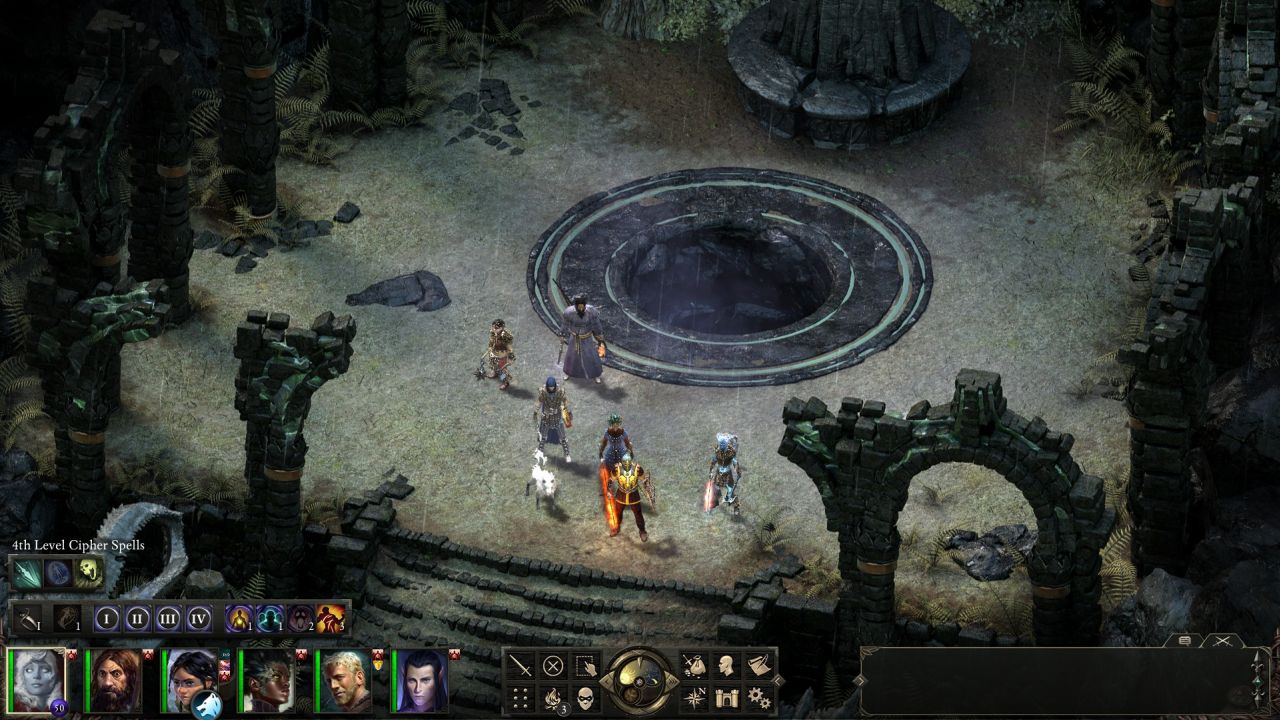The height and width of the screenshot is (720, 1280).
Task: Select the pale white-haired woman portrait
Action: 37,680
